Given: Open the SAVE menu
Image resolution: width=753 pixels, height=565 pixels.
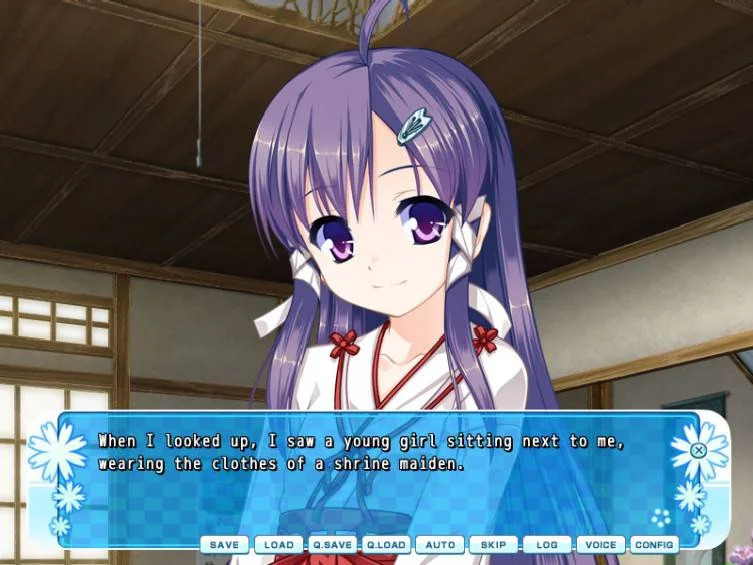Looking at the screenshot, I should [x=224, y=545].
